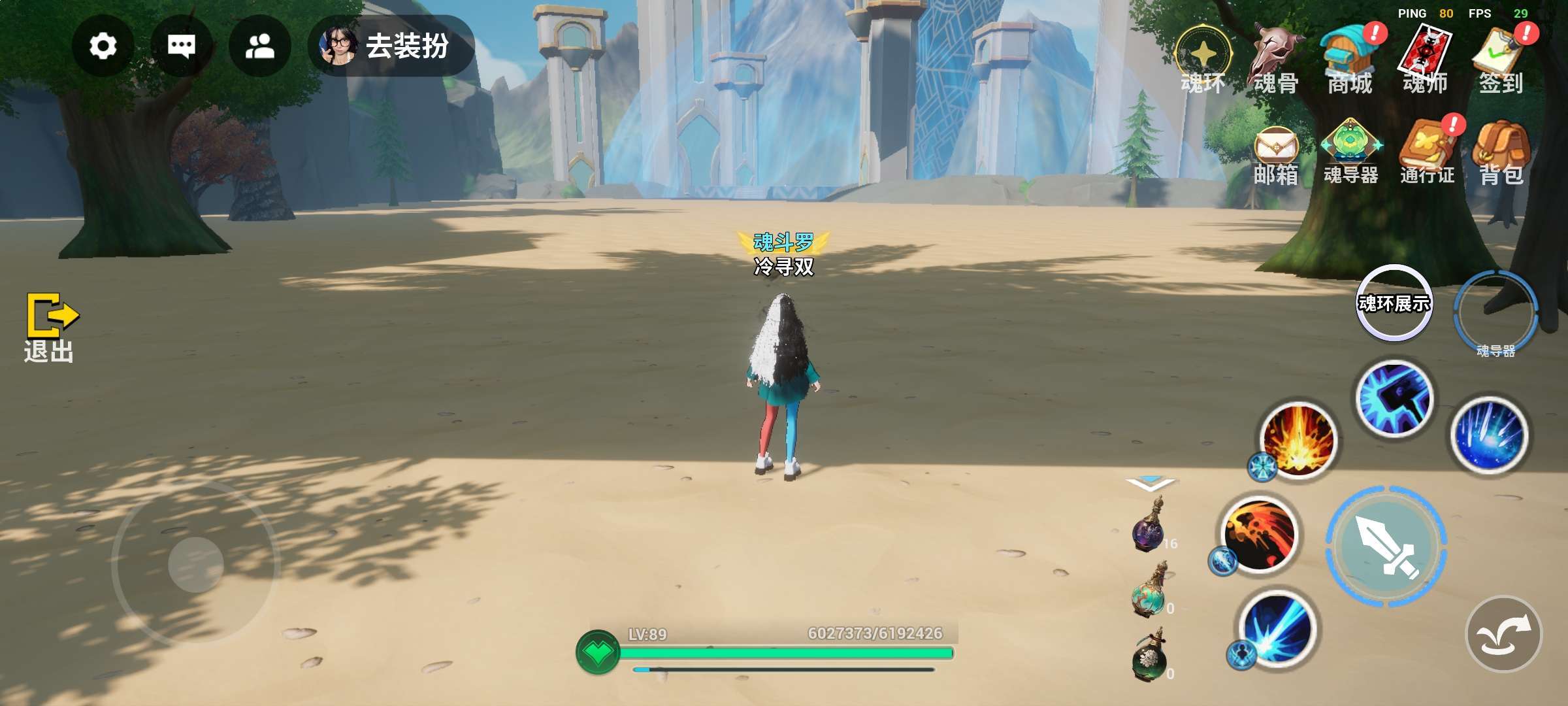
Task: Tap the dodge arrow button
Action: pos(1504,634)
